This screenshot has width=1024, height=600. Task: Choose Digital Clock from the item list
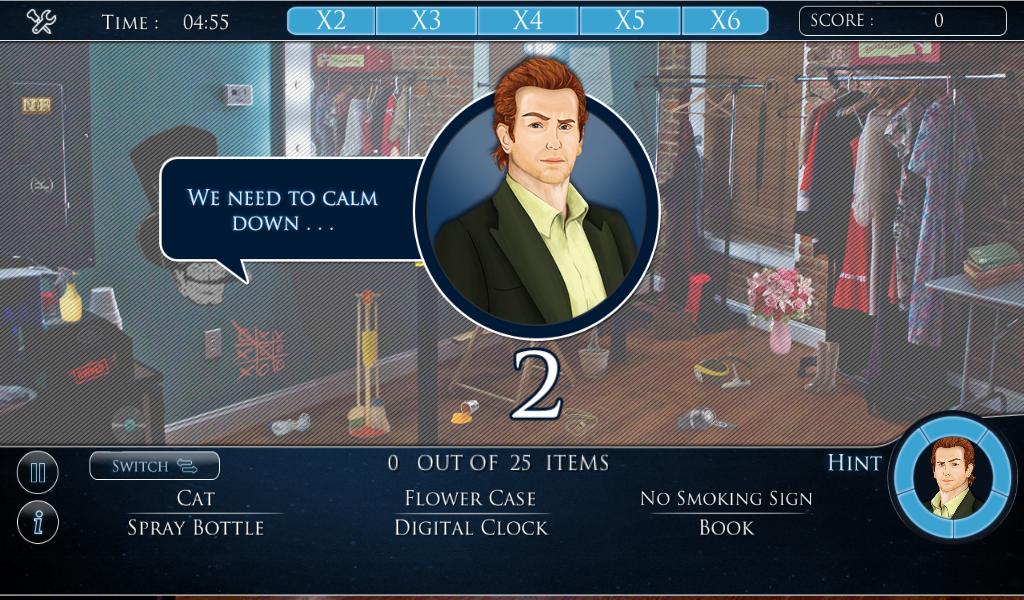coord(471,528)
